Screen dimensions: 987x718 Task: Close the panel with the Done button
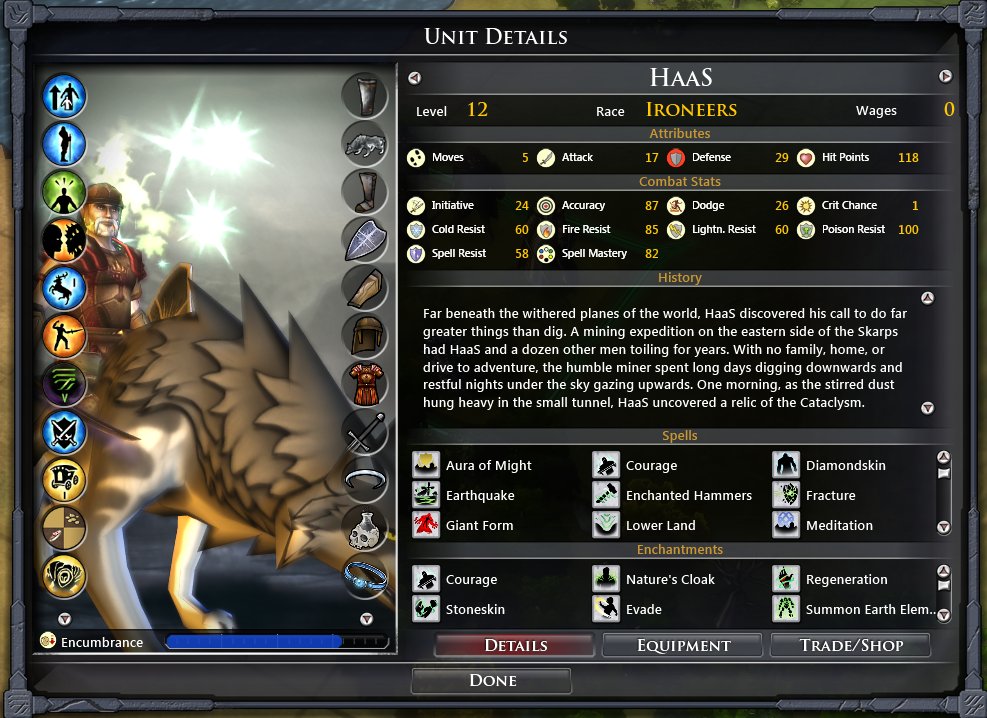coord(492,681)
